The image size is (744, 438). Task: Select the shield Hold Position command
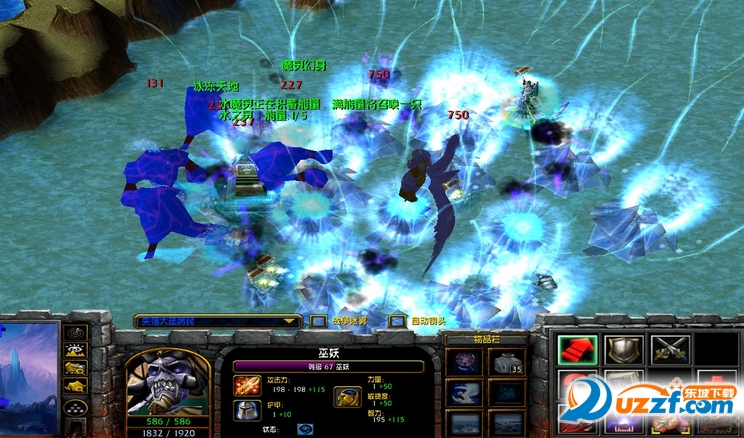(x=623, y=349)
